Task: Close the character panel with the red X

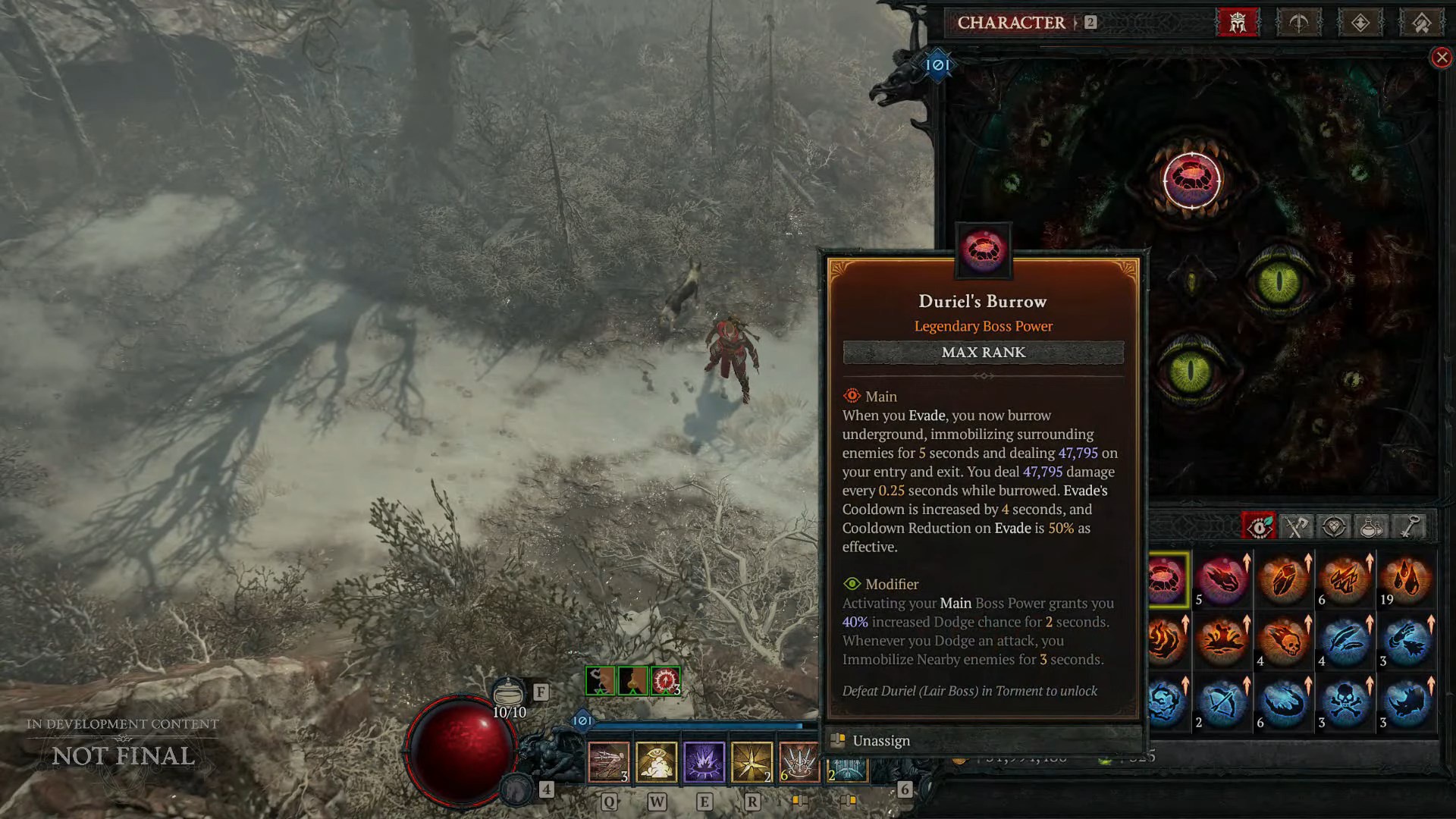Action: coord(1442,58)
